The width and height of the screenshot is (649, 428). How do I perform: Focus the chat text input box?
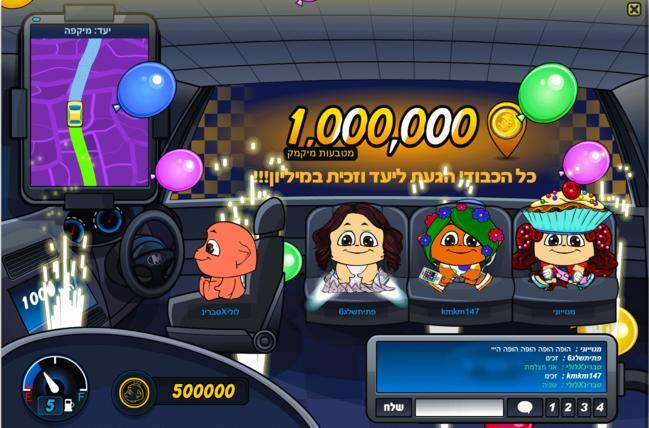[x=458, y=407]
